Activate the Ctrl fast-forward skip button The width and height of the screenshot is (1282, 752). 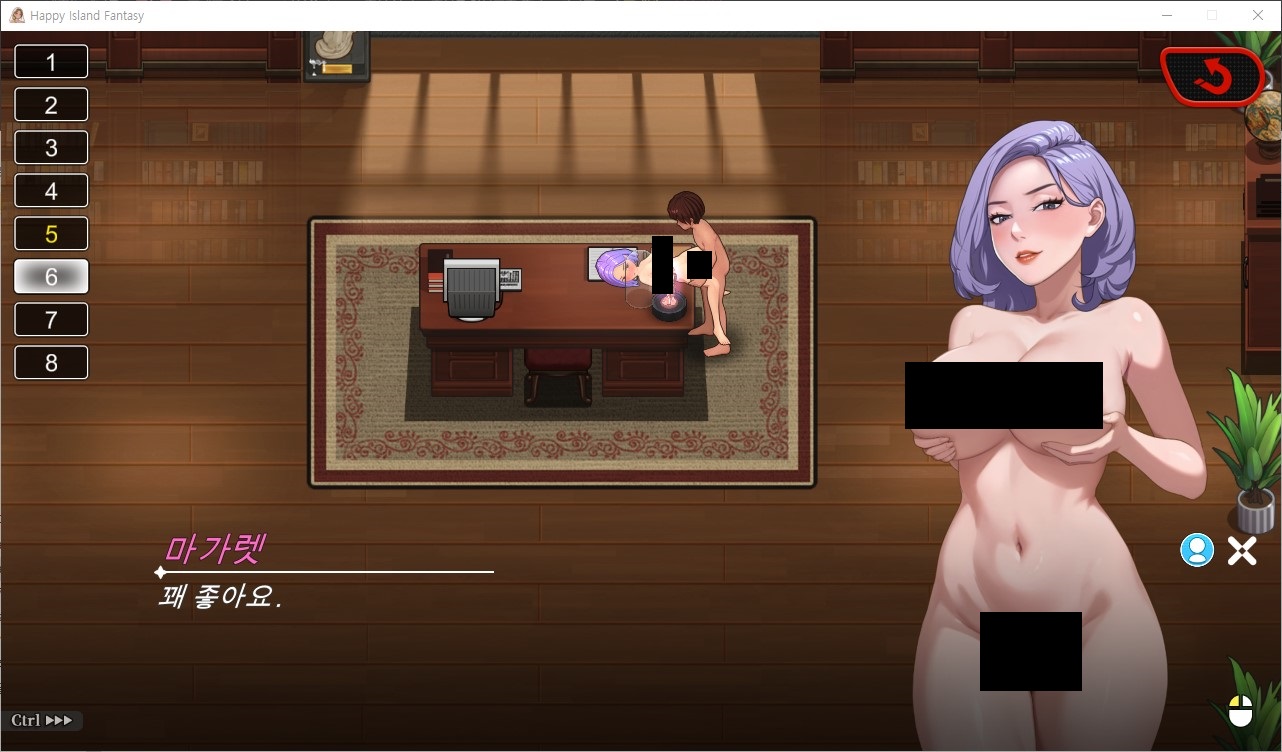[43, 720]
